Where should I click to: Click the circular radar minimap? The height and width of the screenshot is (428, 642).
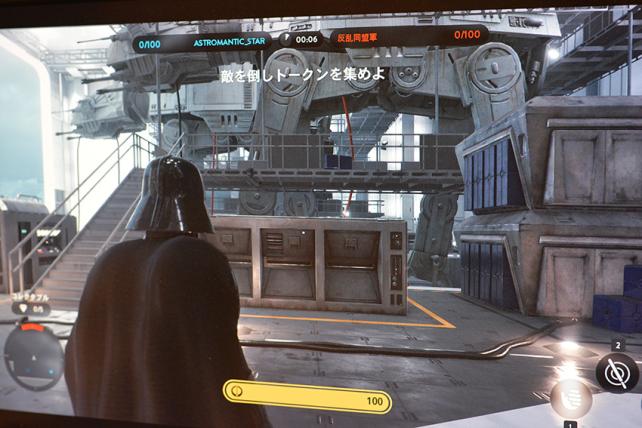[33, 357]
